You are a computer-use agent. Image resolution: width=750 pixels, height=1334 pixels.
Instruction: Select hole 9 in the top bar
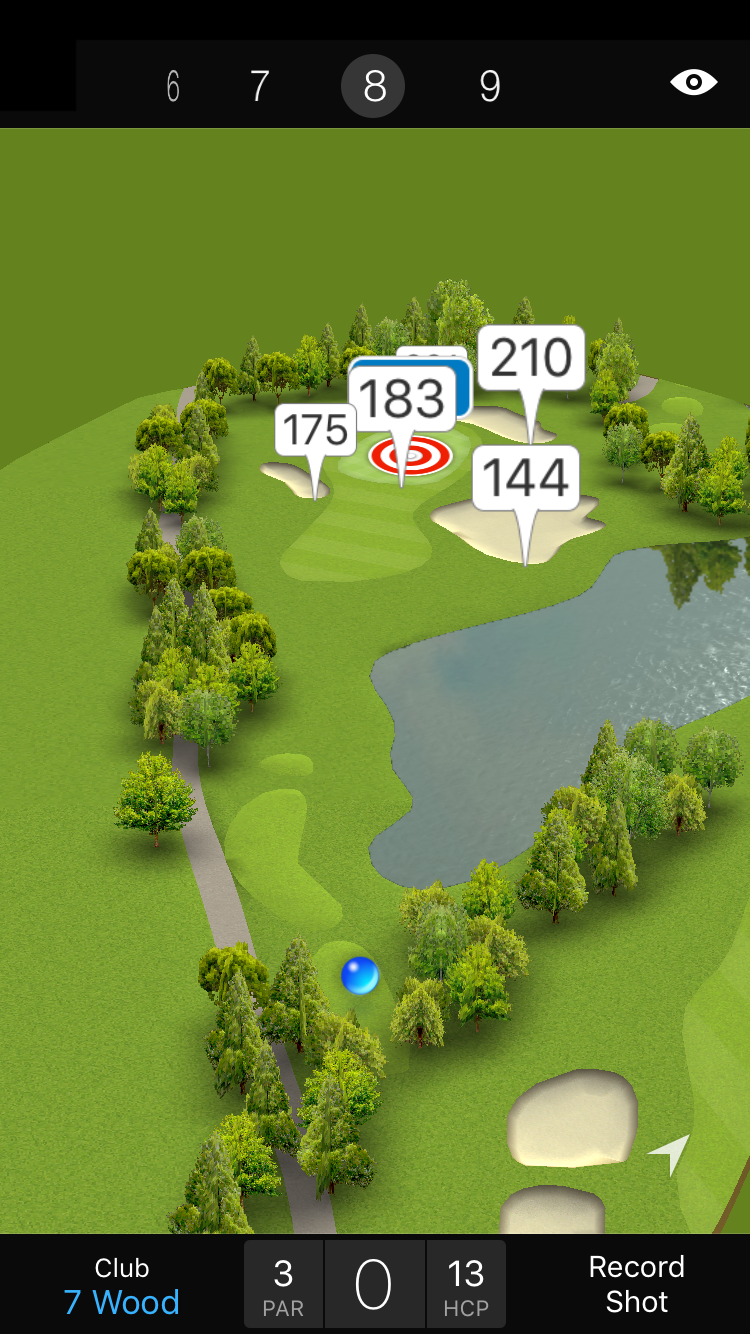[x=489, y=86]
